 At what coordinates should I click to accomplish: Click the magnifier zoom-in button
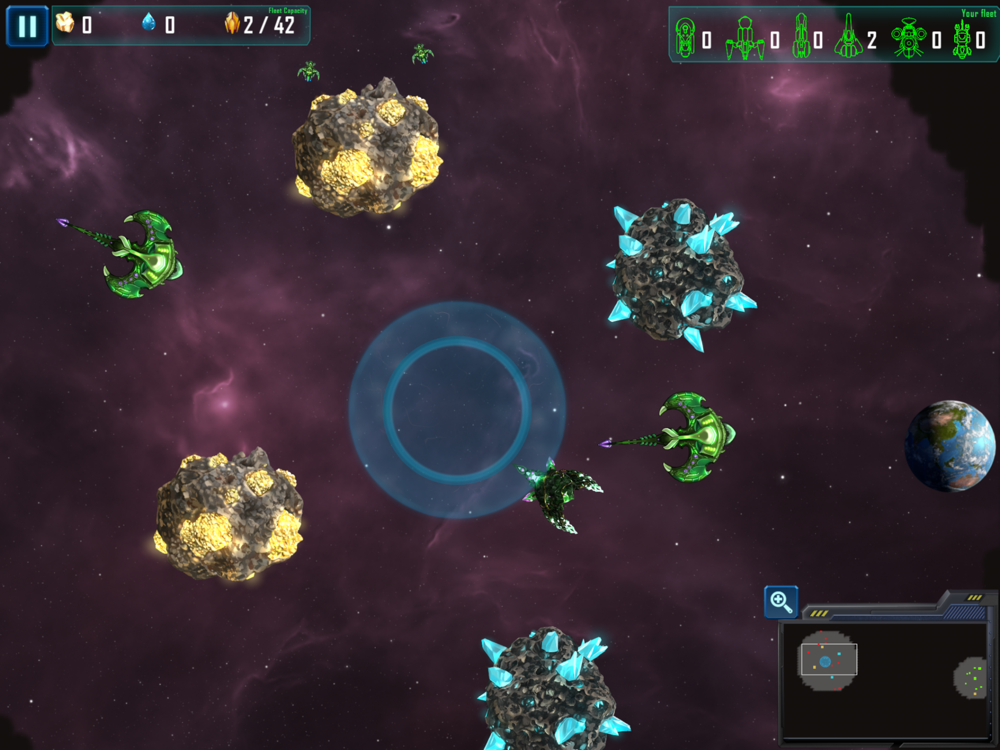(x=781, y=601)
